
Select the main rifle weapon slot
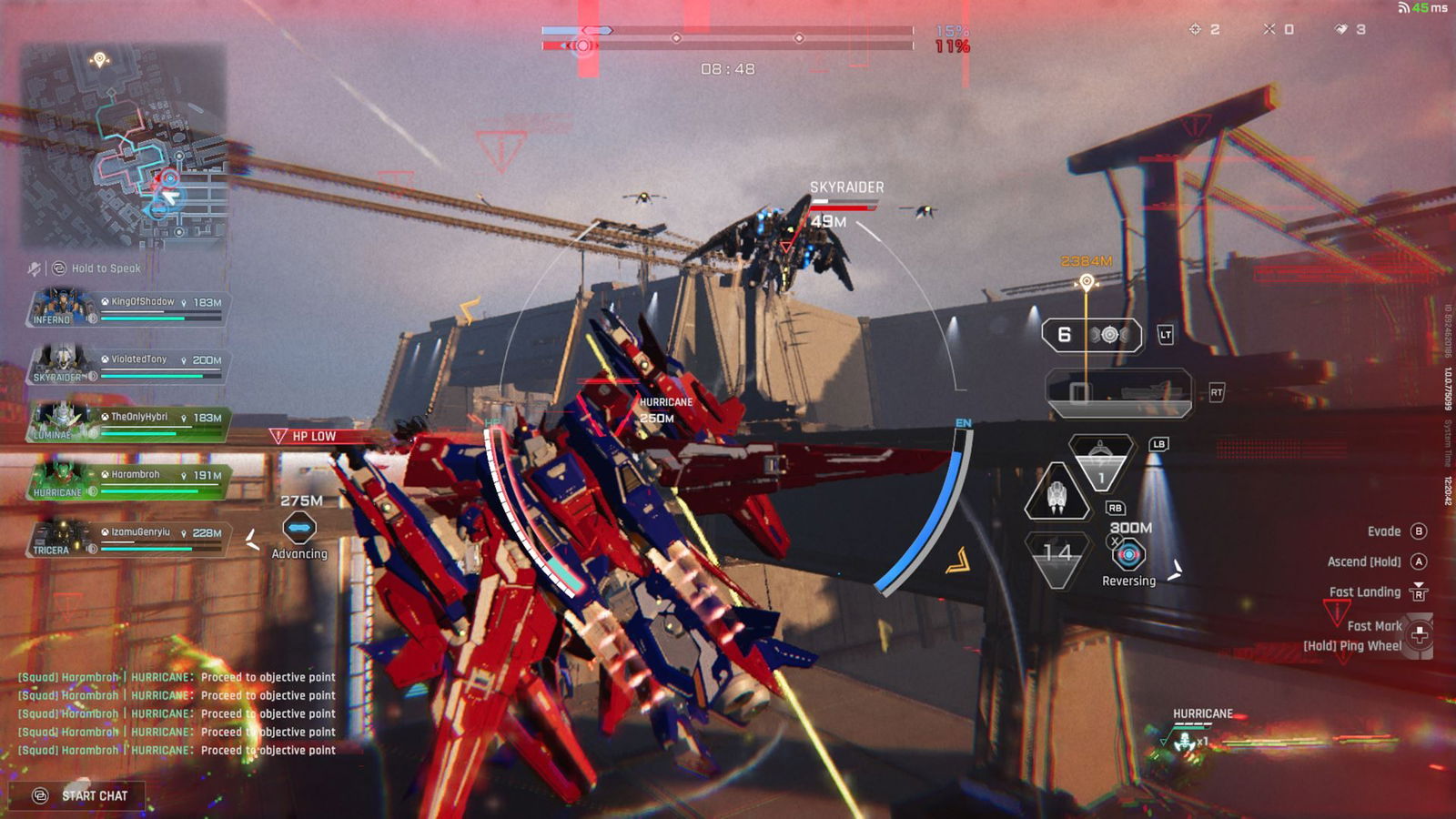[x=1118, y=393]
